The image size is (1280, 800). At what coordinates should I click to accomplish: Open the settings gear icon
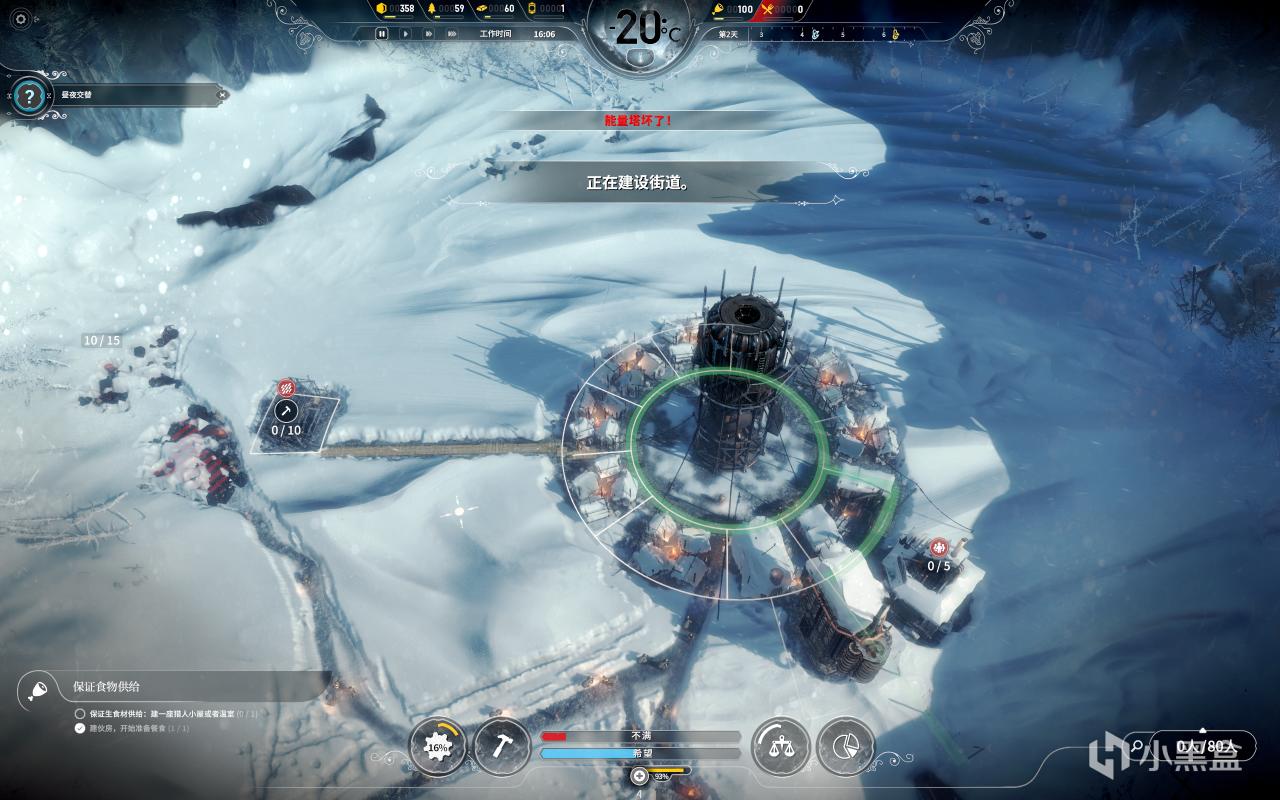coord(21,19)
